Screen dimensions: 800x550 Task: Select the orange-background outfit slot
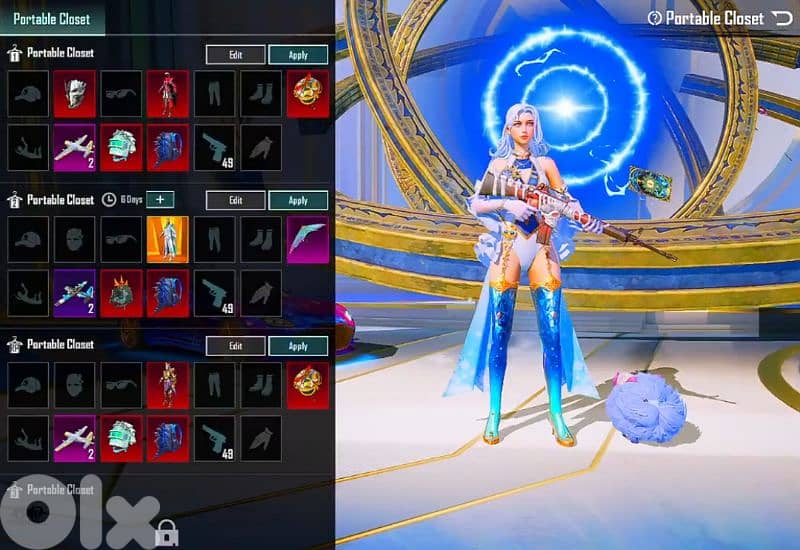click(168, 240)
